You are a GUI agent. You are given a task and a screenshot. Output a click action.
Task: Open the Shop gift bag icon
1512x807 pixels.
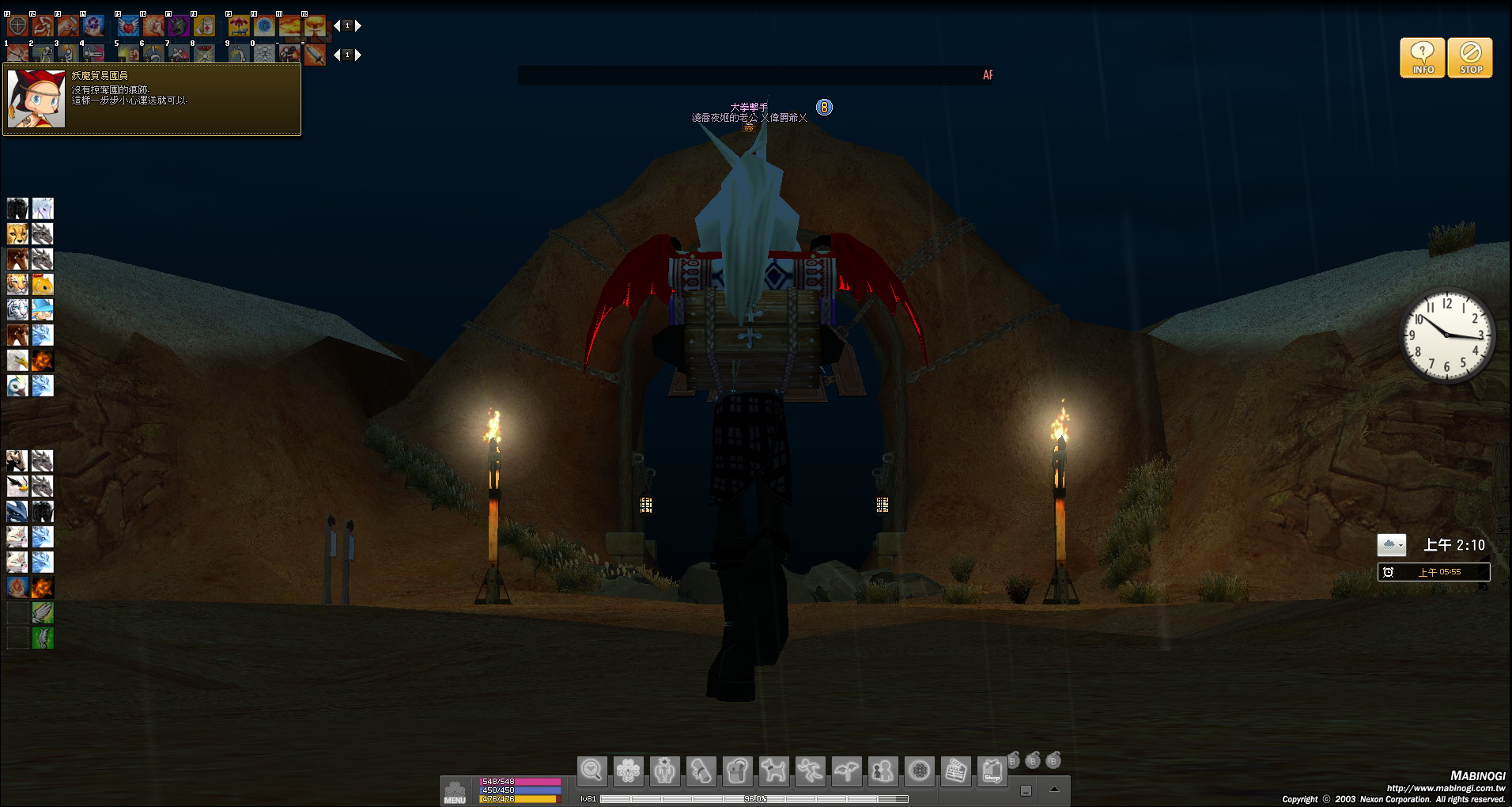(x=992, y=771)
